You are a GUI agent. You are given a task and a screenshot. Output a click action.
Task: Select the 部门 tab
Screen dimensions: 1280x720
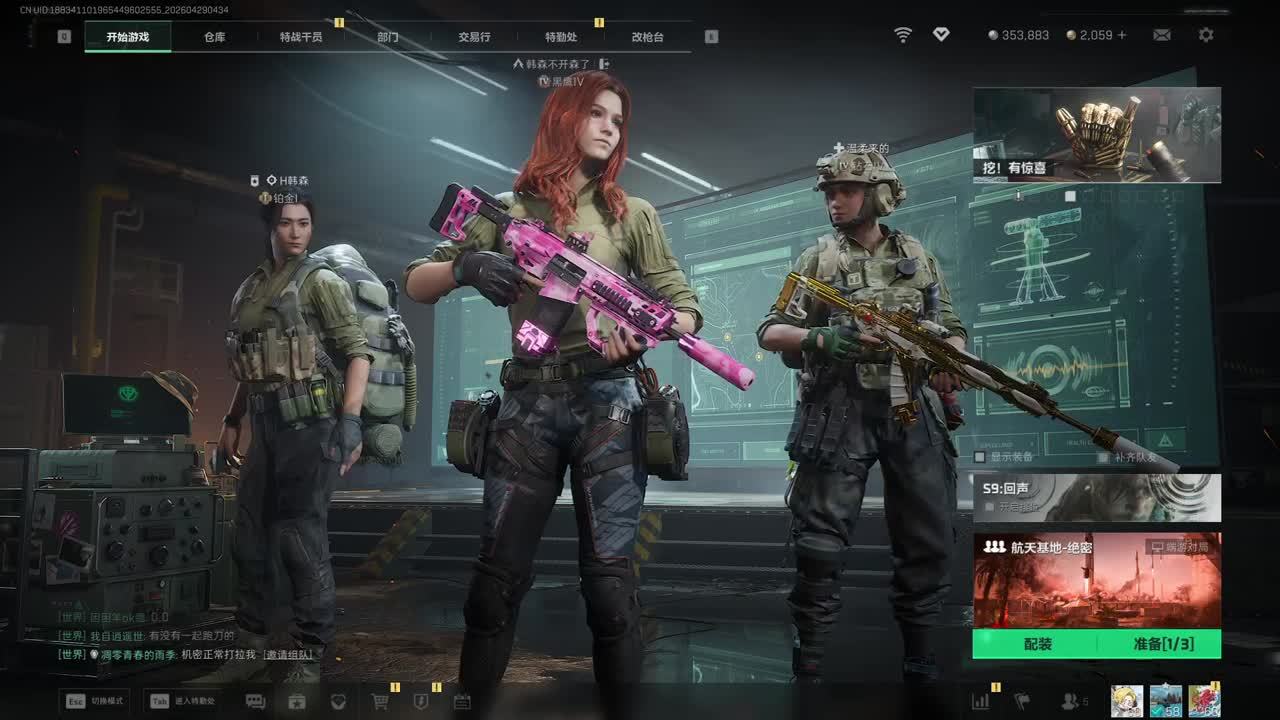click(x=387, y=37)
